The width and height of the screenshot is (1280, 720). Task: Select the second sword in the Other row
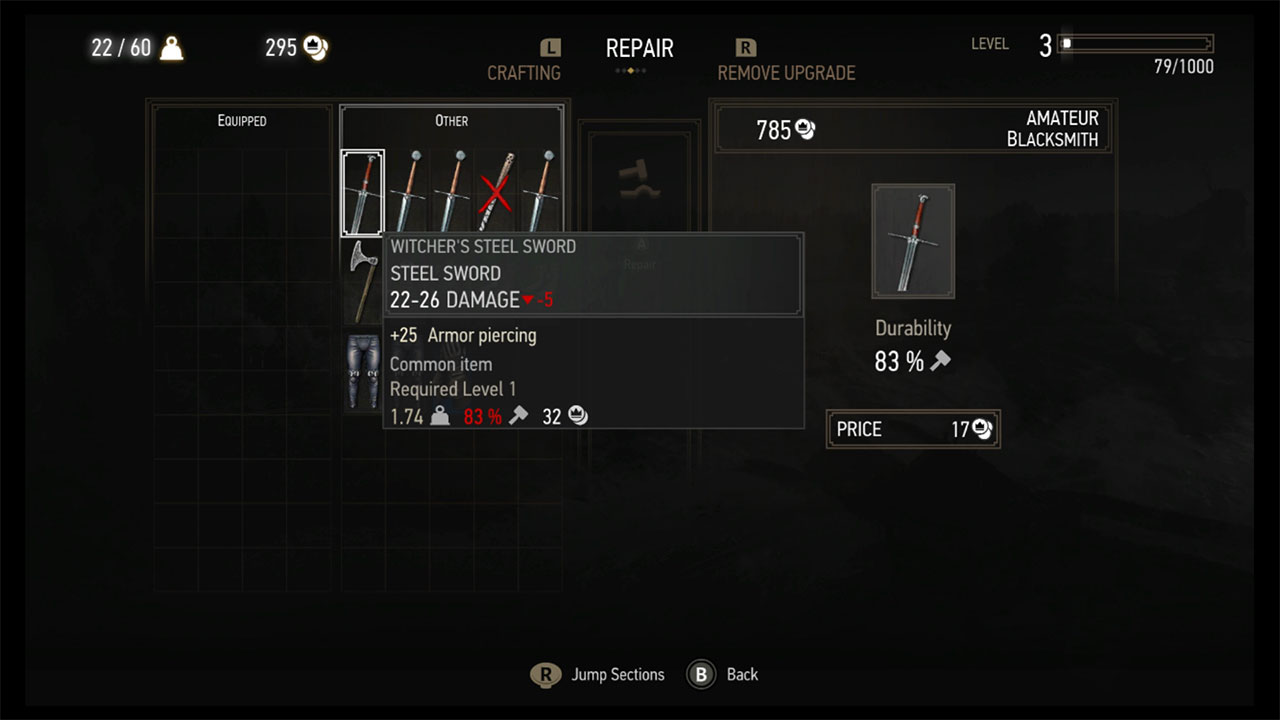tap(408, 192)
